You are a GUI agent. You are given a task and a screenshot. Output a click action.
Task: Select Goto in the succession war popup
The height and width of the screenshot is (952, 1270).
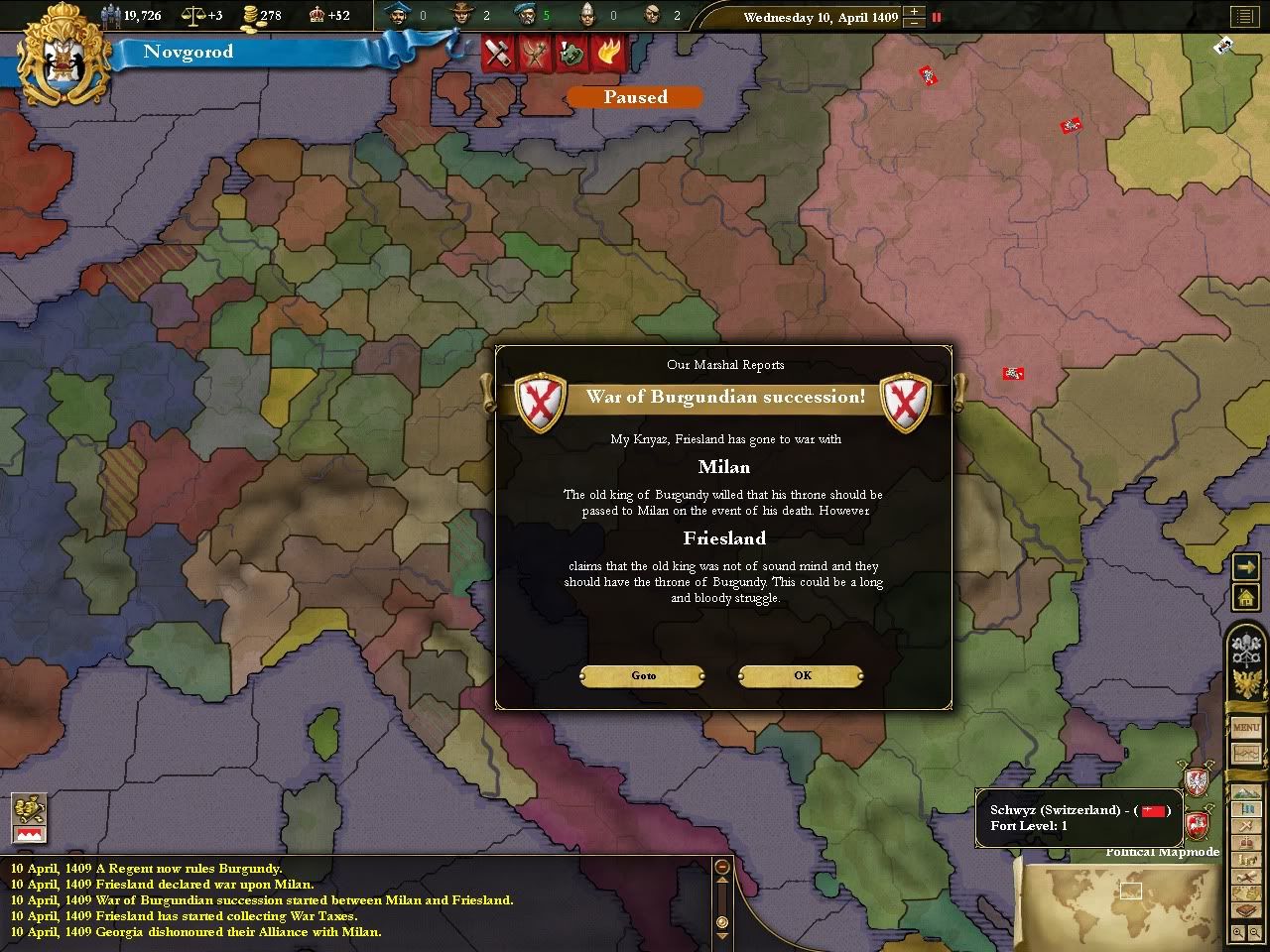click(x=643, y=675)
